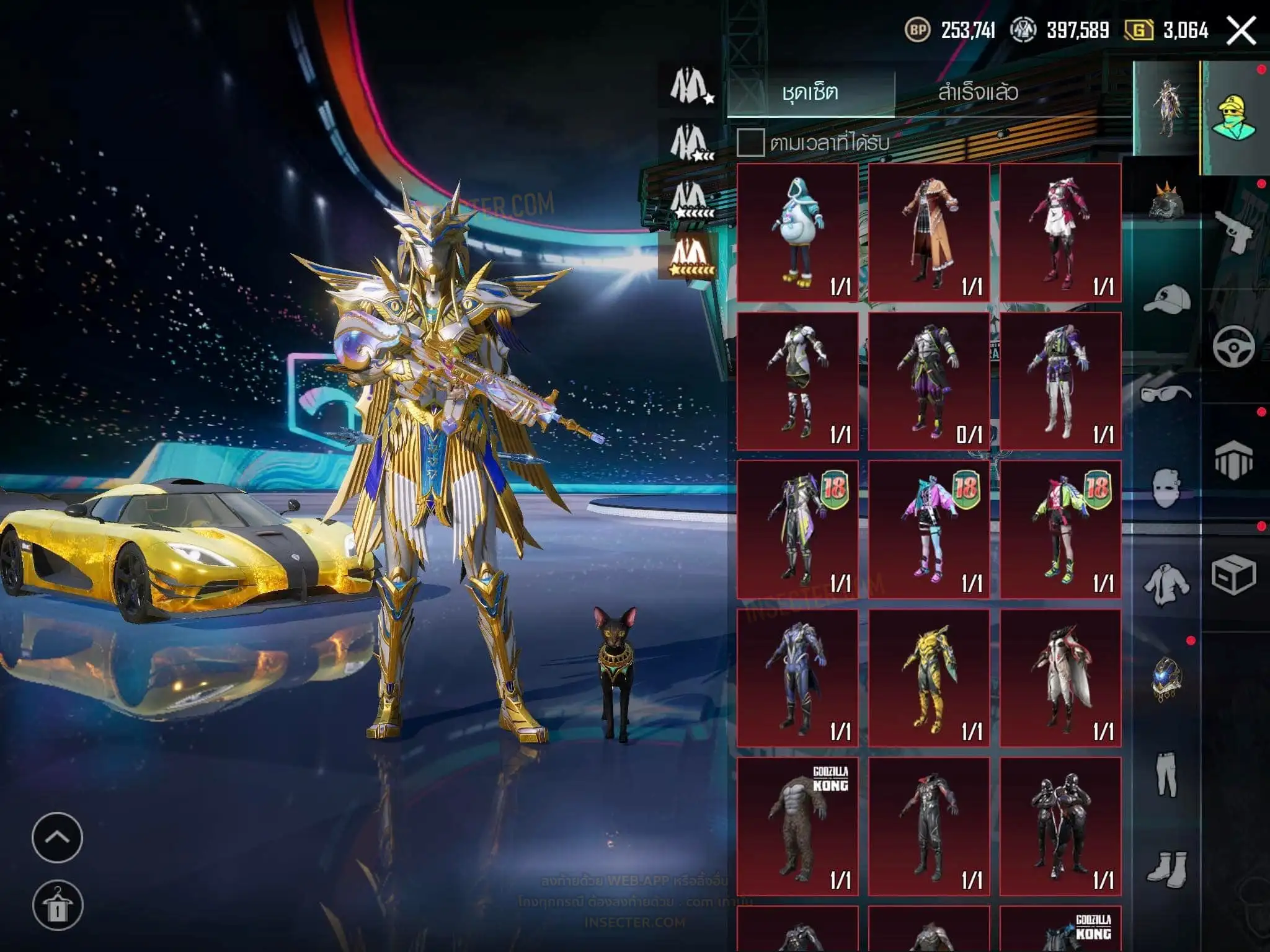
Task: Pick the yellow and black armor set
Action: click(929, 677)
